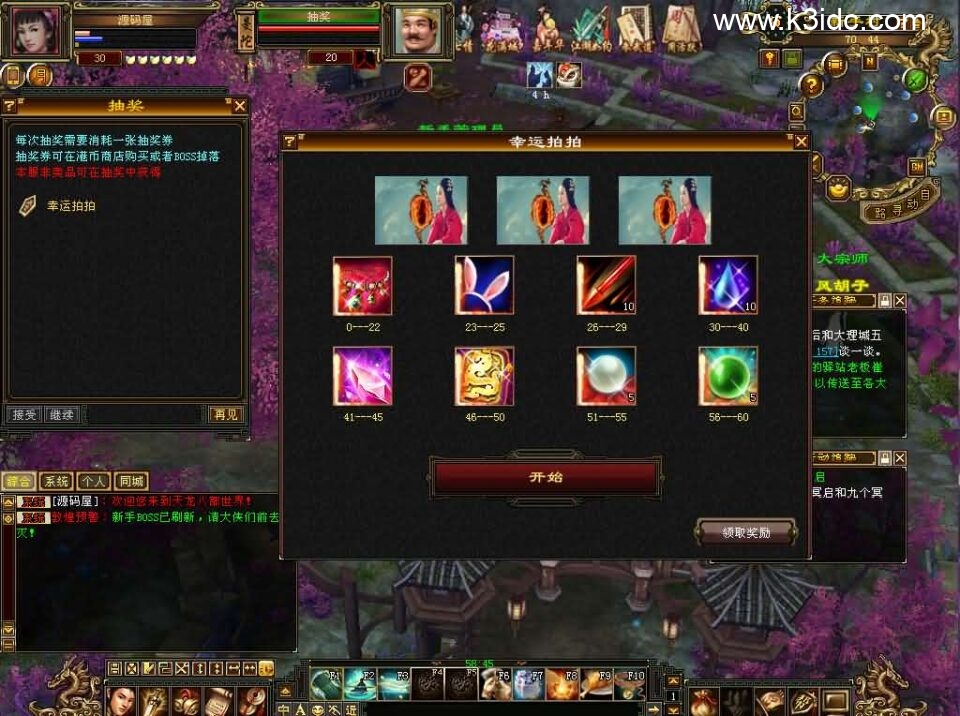Select the blue crystal prize for 30-40
This screenshot has width=960, height=716.
point(727,285)
